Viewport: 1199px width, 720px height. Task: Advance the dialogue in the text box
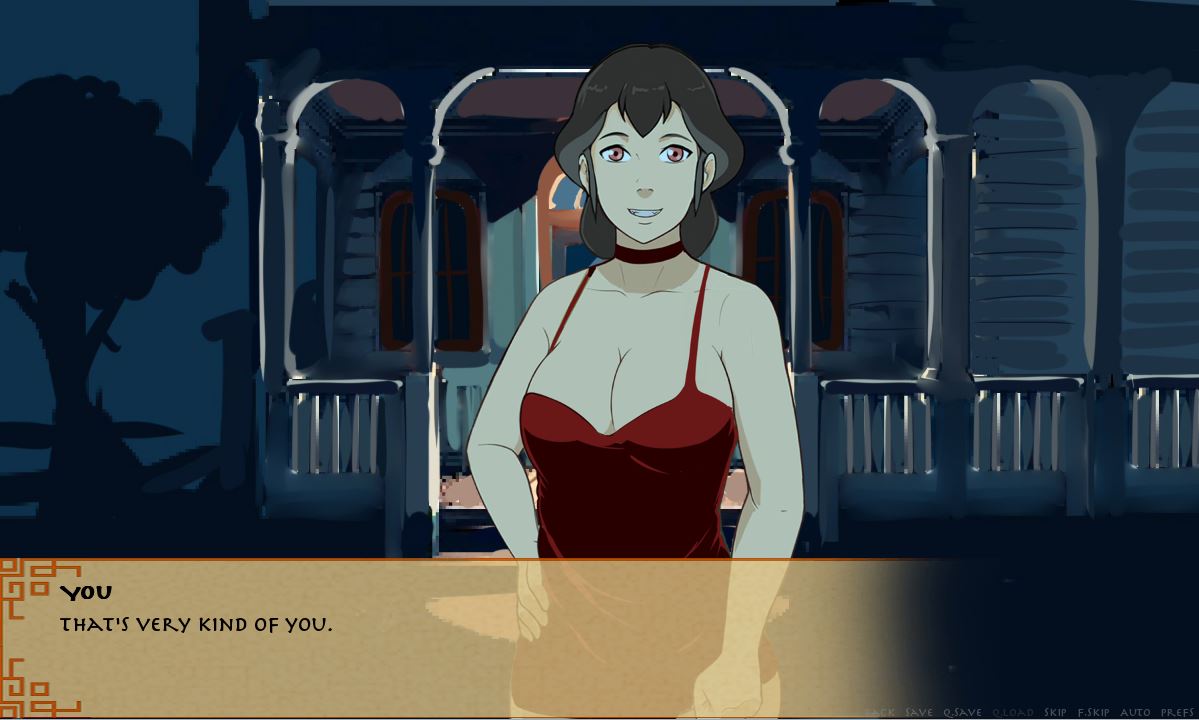click(x=400, y=640)
